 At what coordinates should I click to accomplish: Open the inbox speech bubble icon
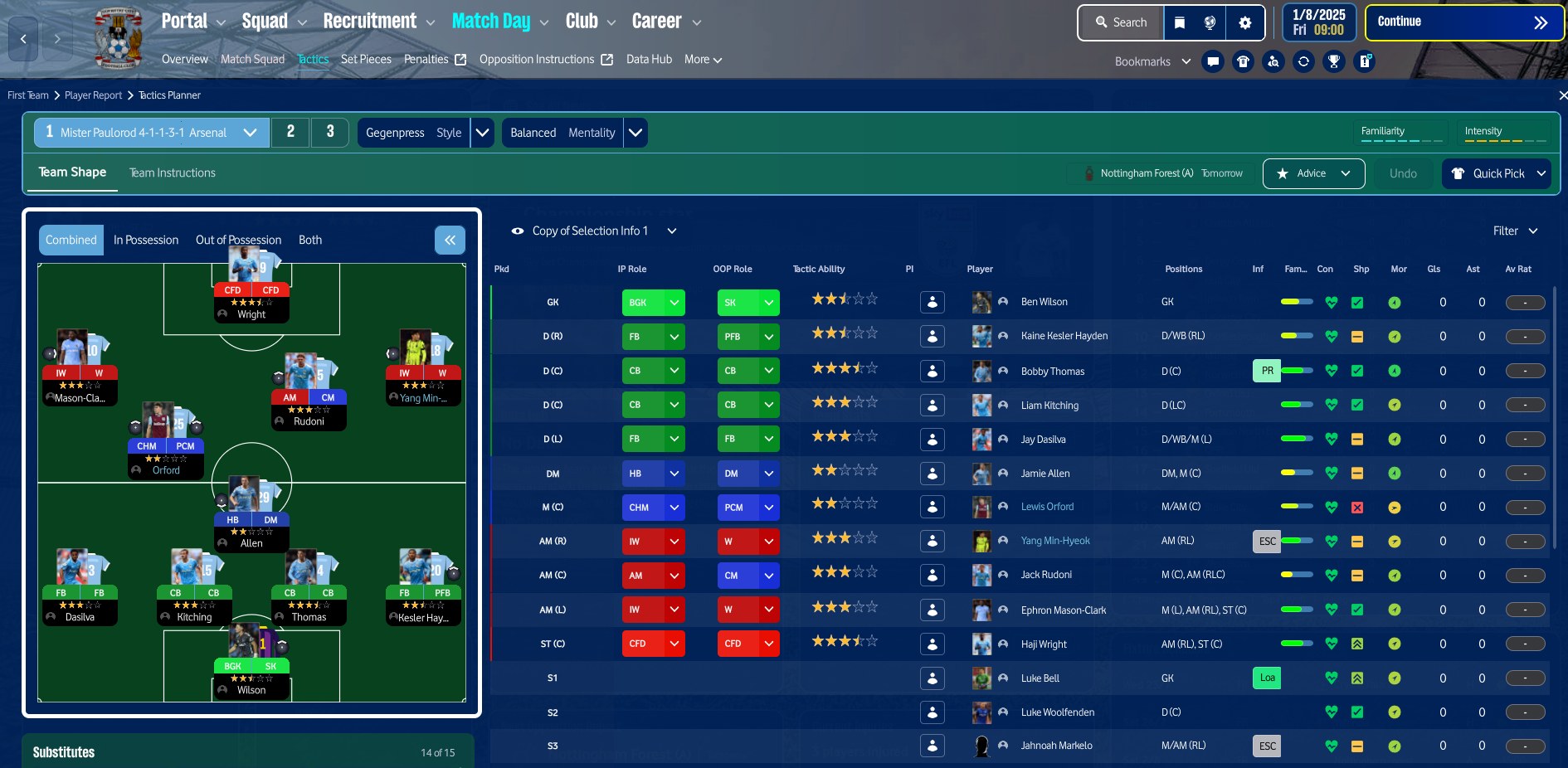[x=1213, y=61]
